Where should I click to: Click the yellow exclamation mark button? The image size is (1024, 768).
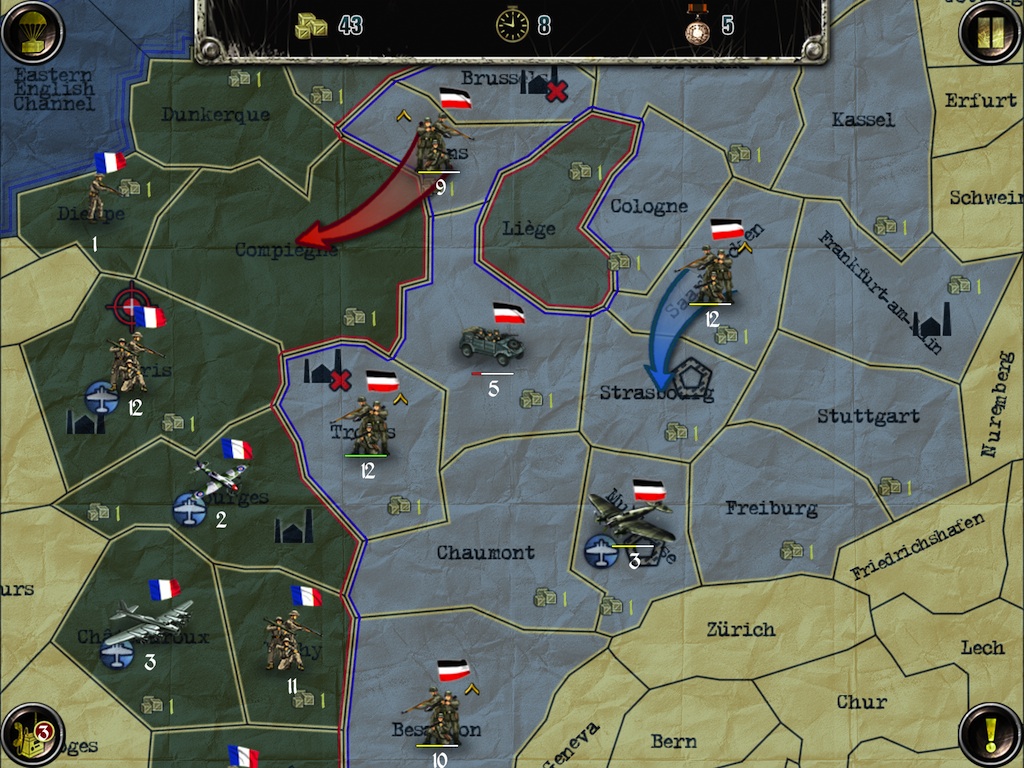pos(990,735)
